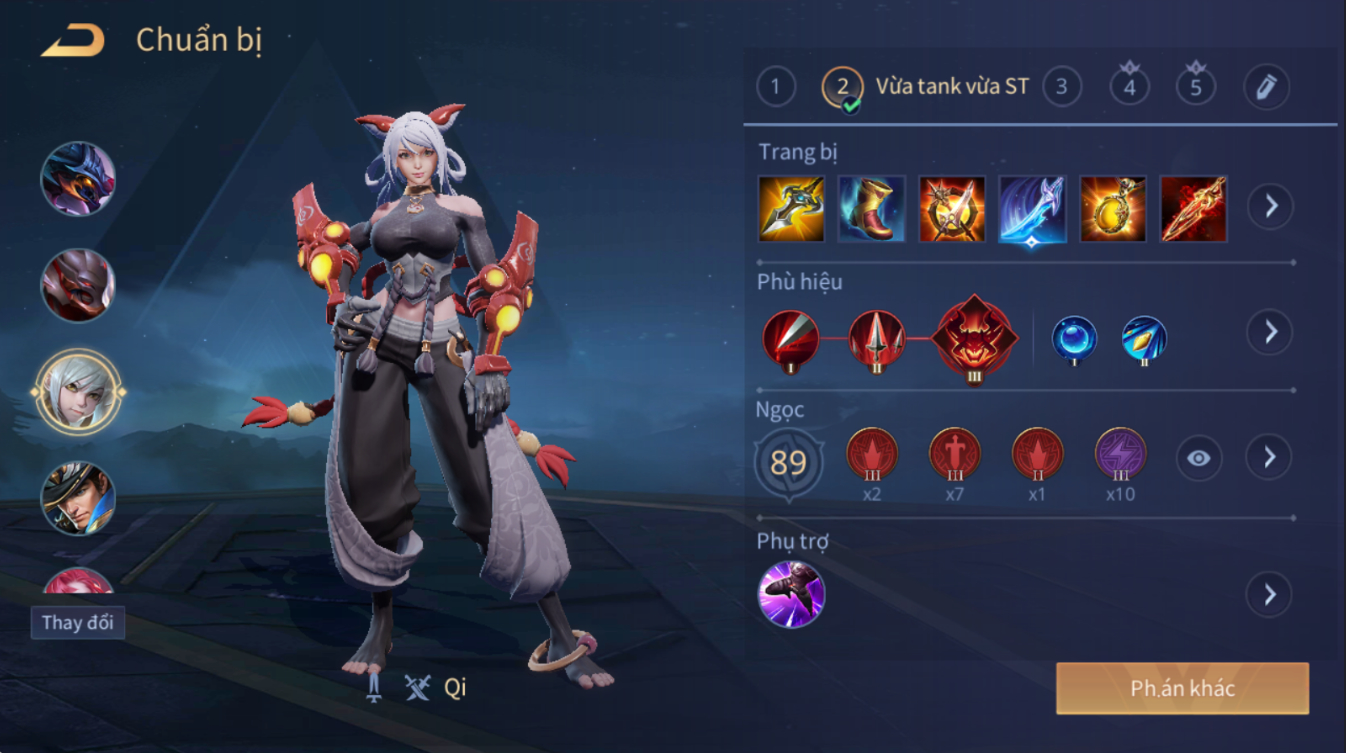Expand the Phù hiệu enchantment section
Viewport: 1346px width, 753px height.
coord(1270,332)
